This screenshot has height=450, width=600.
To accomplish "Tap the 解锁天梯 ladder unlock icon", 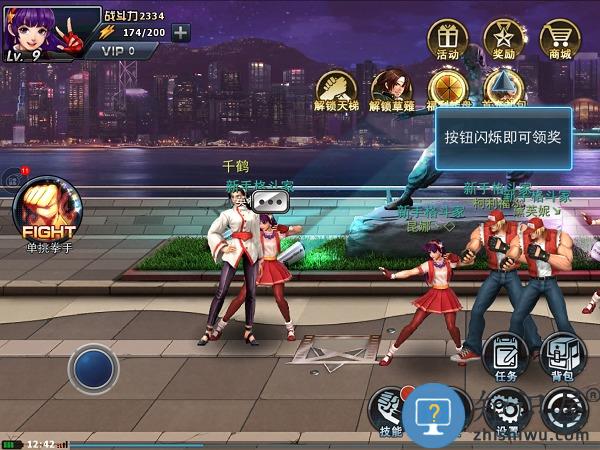I will (337, 87).
